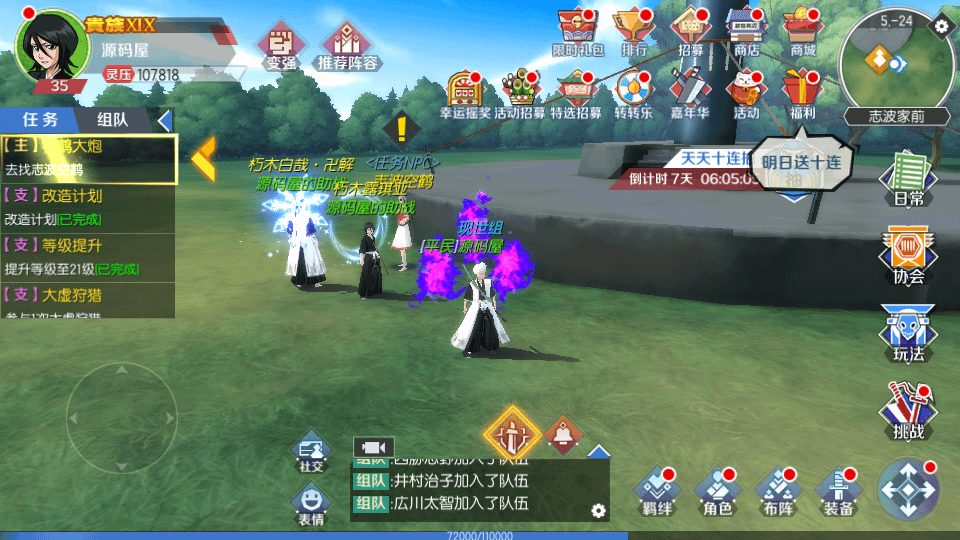Open the 玩法 gameplay menu
This screenshot has height=540, width=960.
click(x=907, y=333)
